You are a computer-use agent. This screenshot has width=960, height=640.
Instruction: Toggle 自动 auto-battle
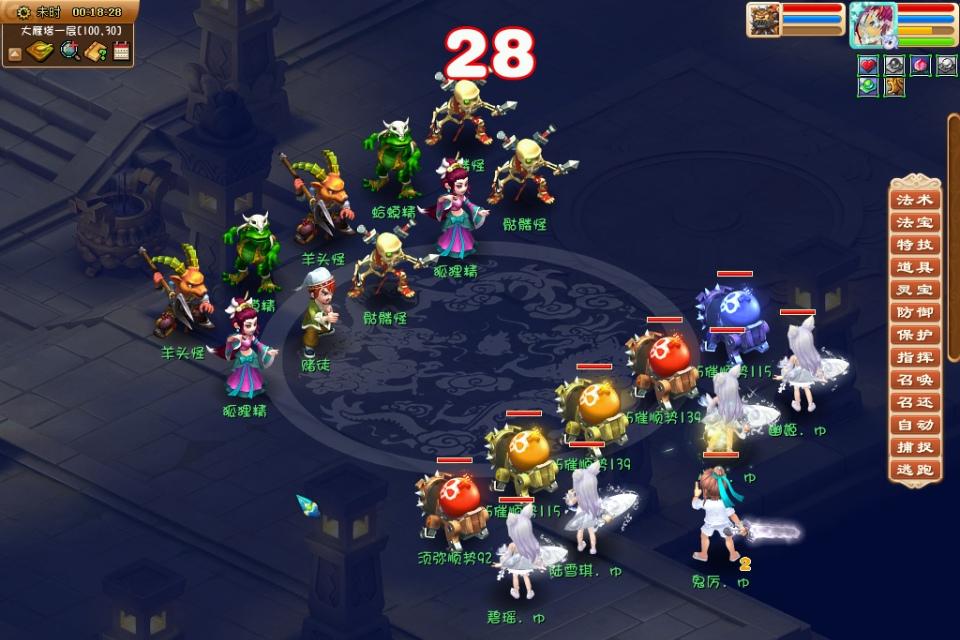915,425
